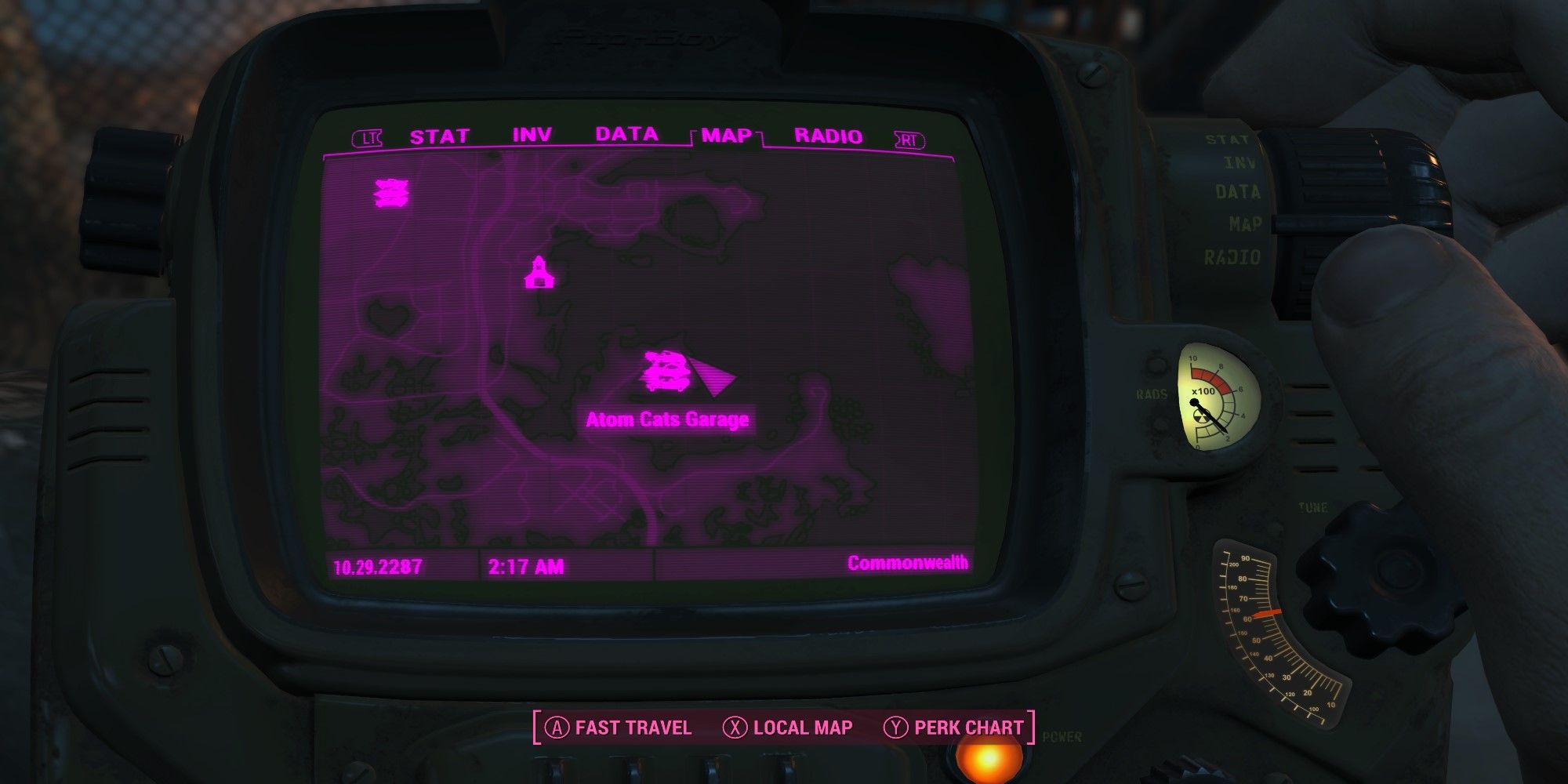Click the active MAP tab
The image size is (1568, 784).
pos(727,136)
